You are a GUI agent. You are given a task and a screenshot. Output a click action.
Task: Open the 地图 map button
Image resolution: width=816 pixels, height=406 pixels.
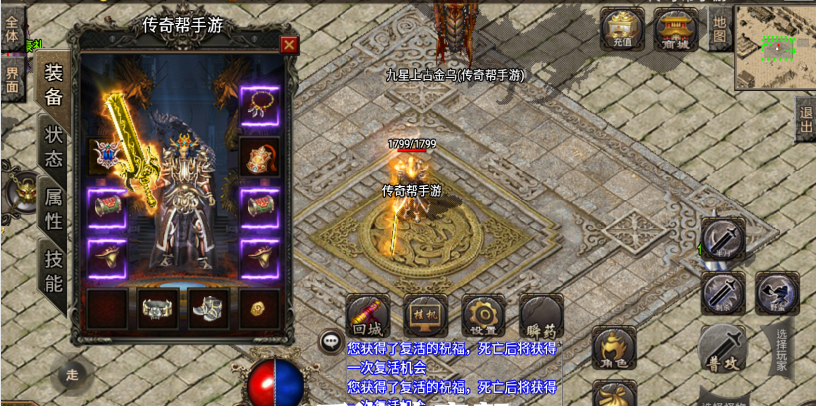pyautogui.click(x=719, y=30)
